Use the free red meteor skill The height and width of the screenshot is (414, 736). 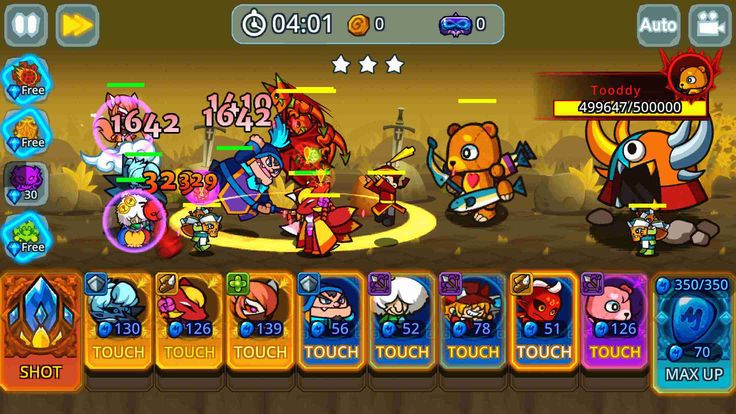[x=26, y=78]
